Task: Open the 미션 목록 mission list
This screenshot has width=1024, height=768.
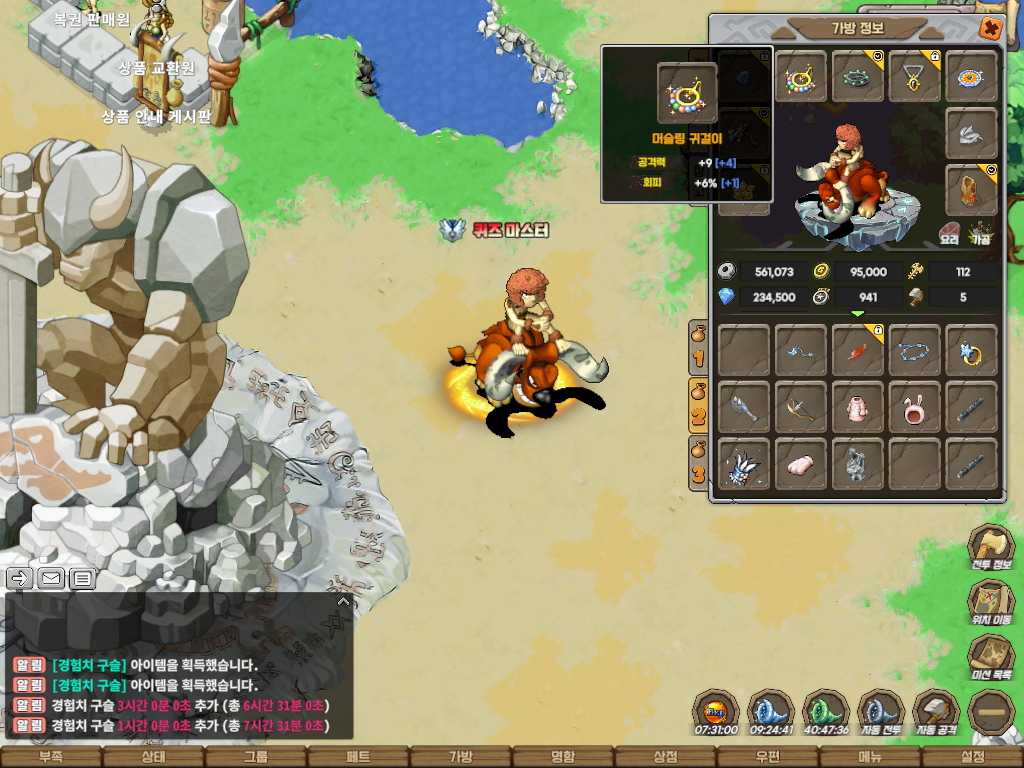Action: point(991,659)
